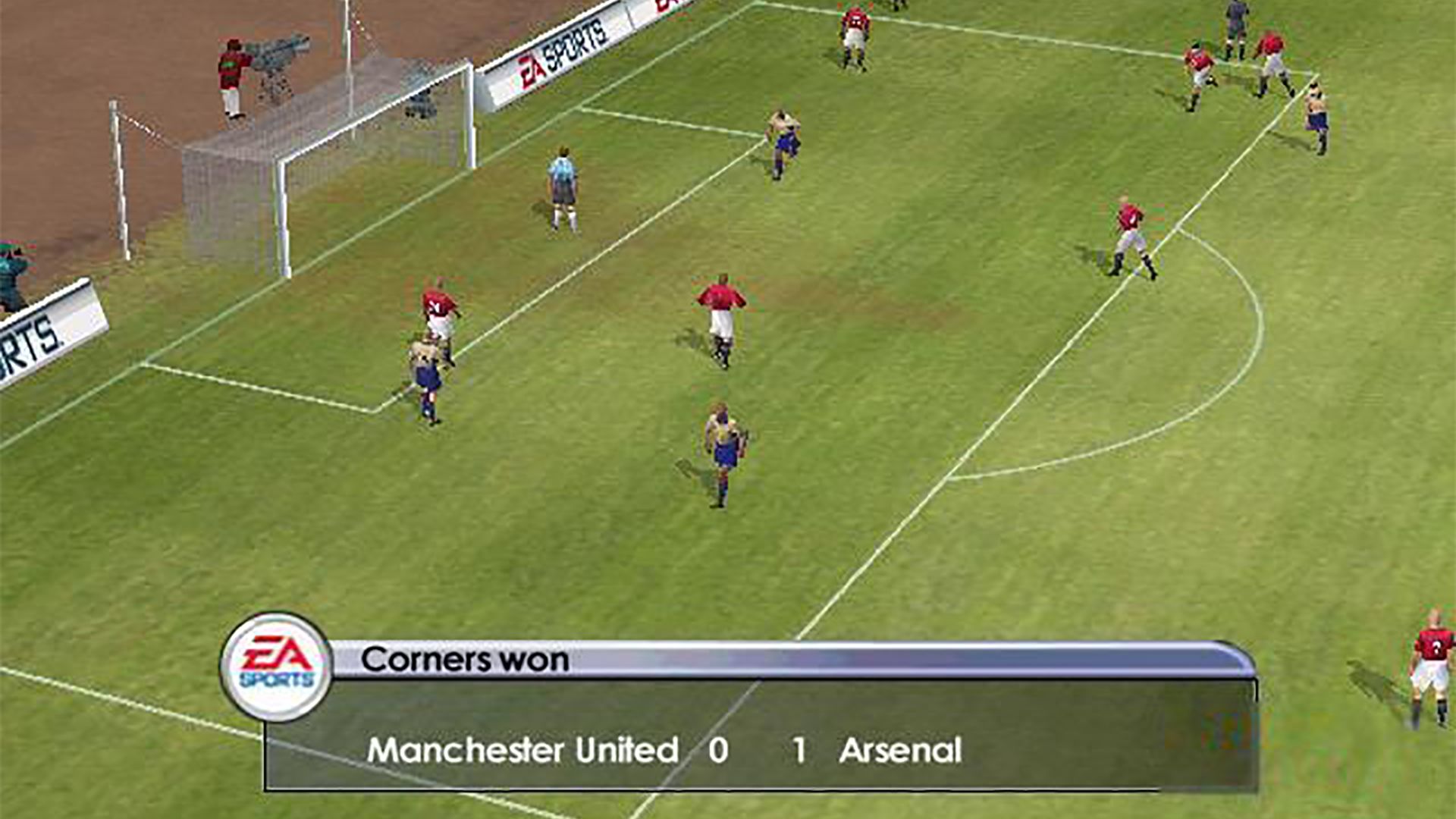The height and width of the screenshot is (819, 1456).
Task: Click the Arsenal team name in the score panel
Action: pyautogui.click(x=902, y=751)
